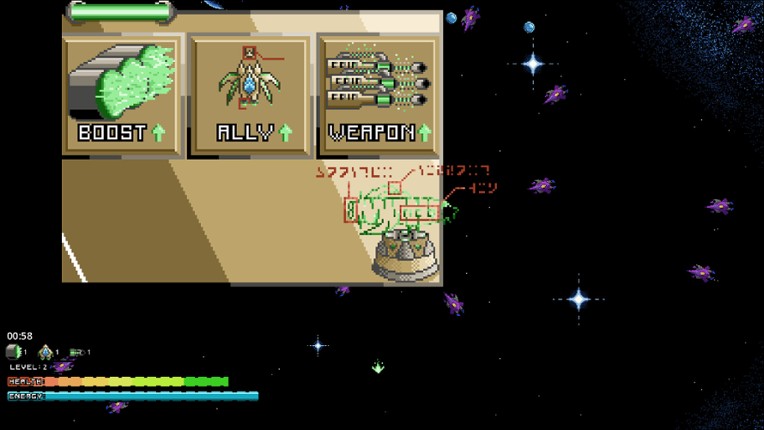Viewport: 764px width, 430px height.
Task: Pick the WEAPON upgrade card
Action: tap(378, 96)
